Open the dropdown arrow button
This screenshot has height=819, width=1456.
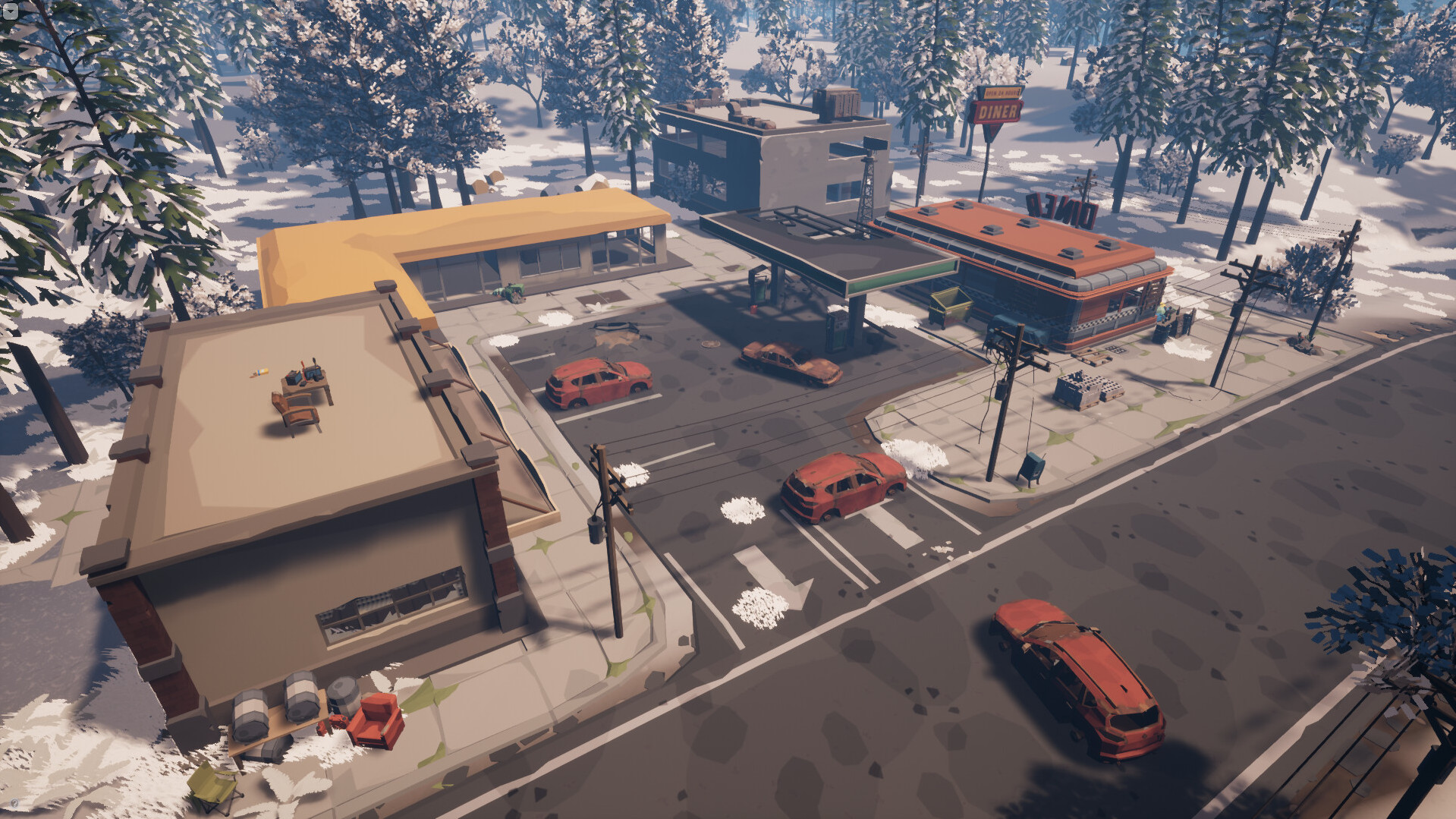point(10,10)
